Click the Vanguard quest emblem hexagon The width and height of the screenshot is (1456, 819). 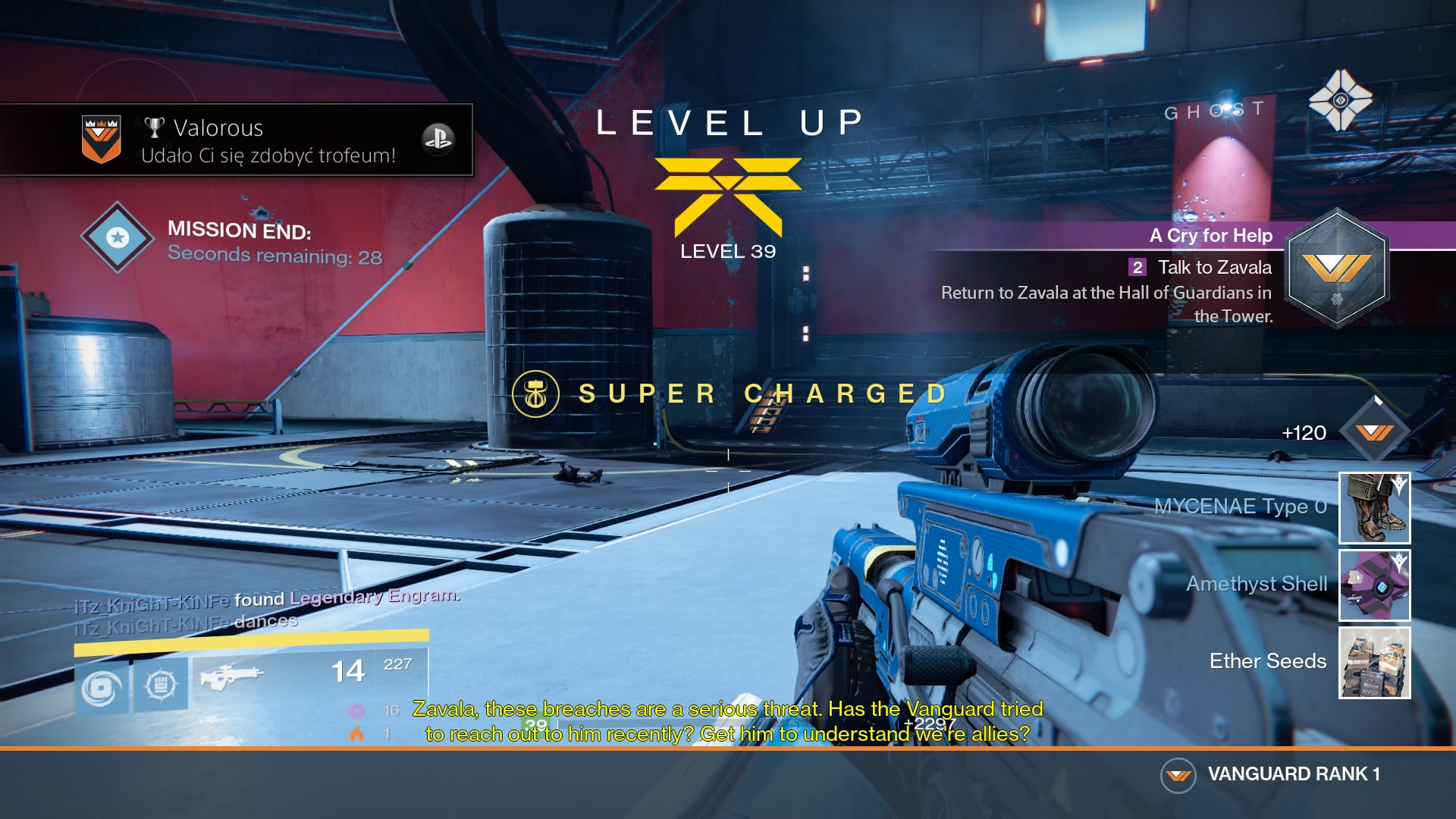pos(1338,268)
